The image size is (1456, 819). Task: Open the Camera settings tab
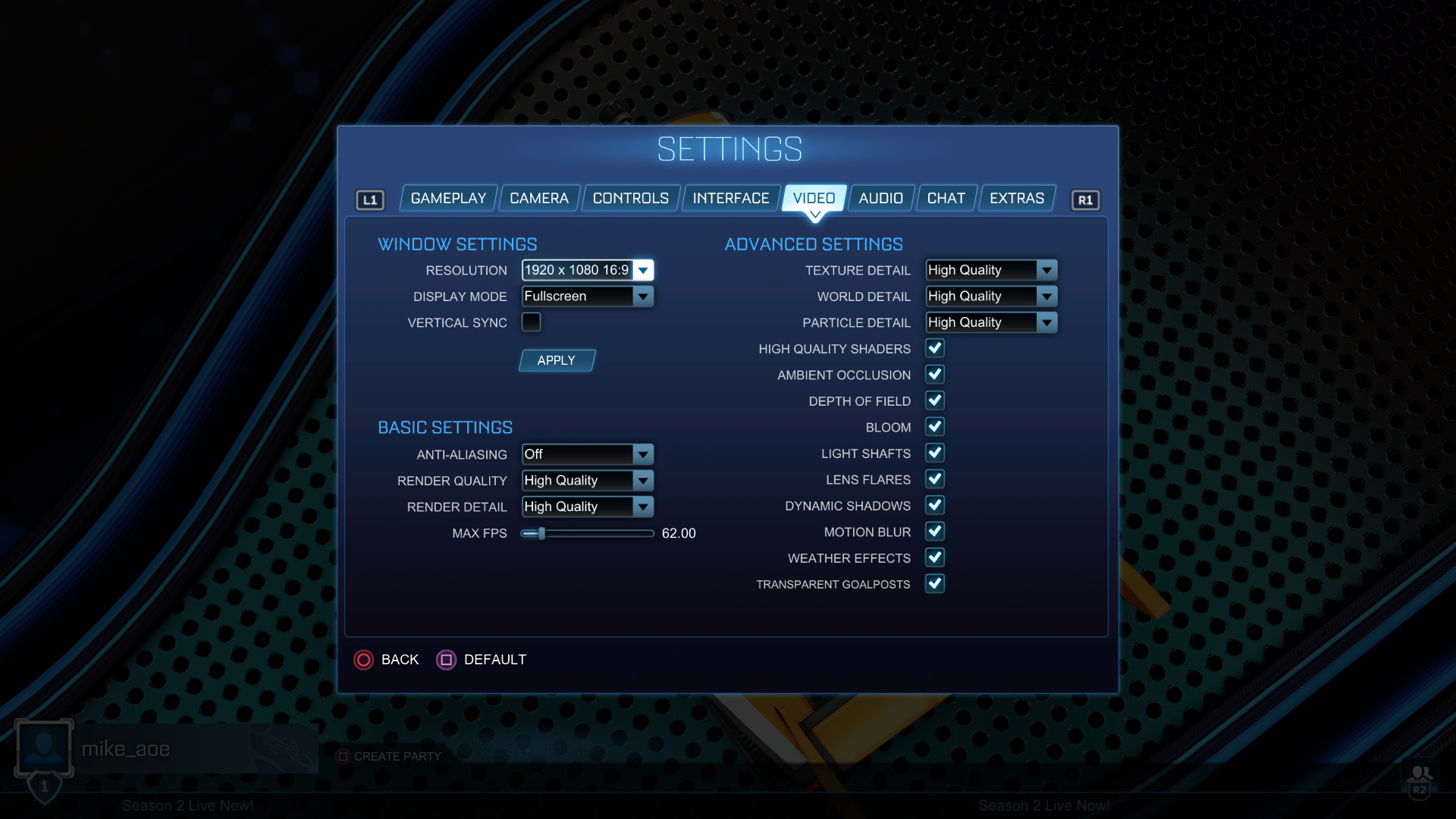(x=538, y=199)
